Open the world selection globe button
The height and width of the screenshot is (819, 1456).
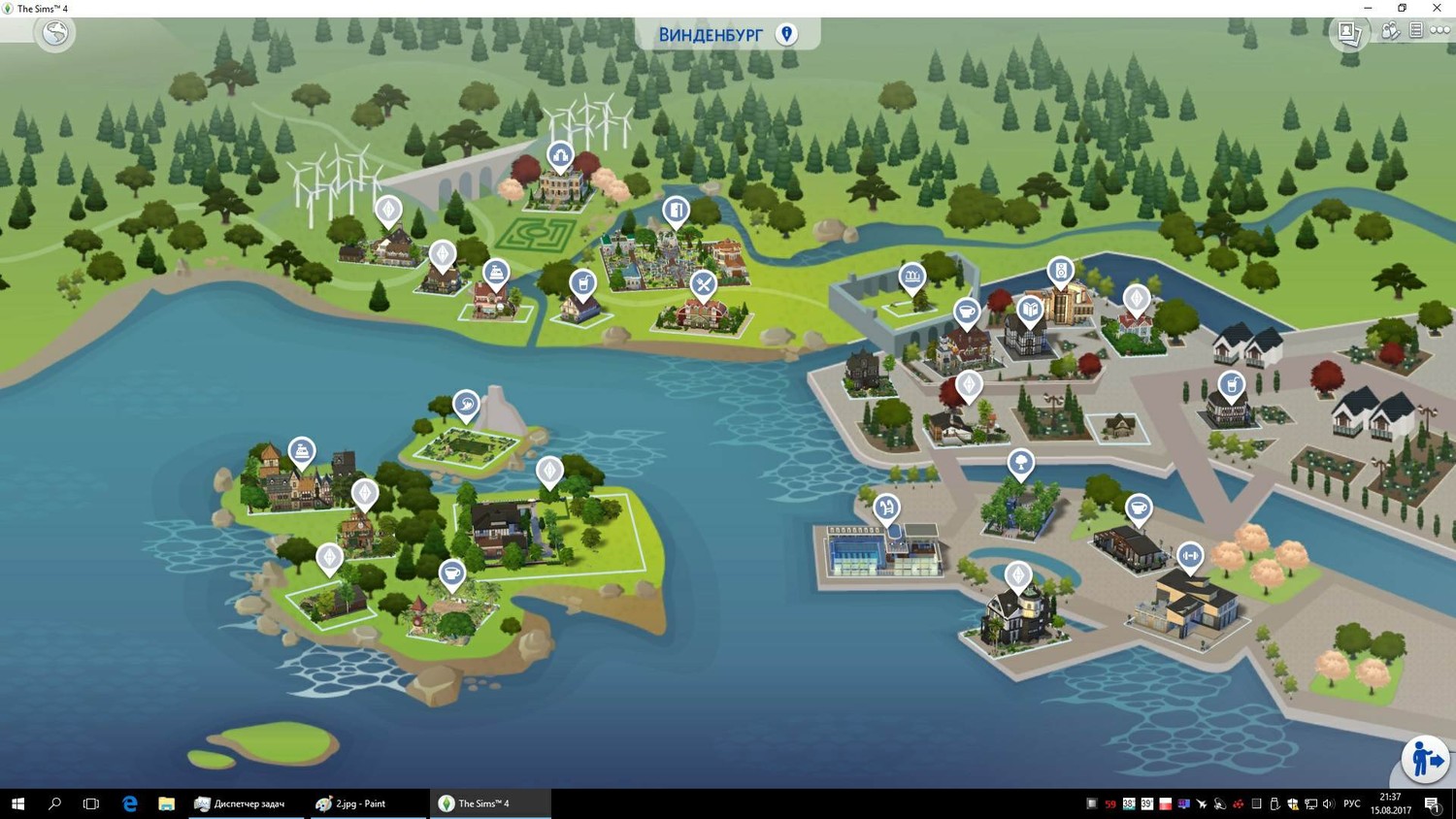(x=55, y=33)
